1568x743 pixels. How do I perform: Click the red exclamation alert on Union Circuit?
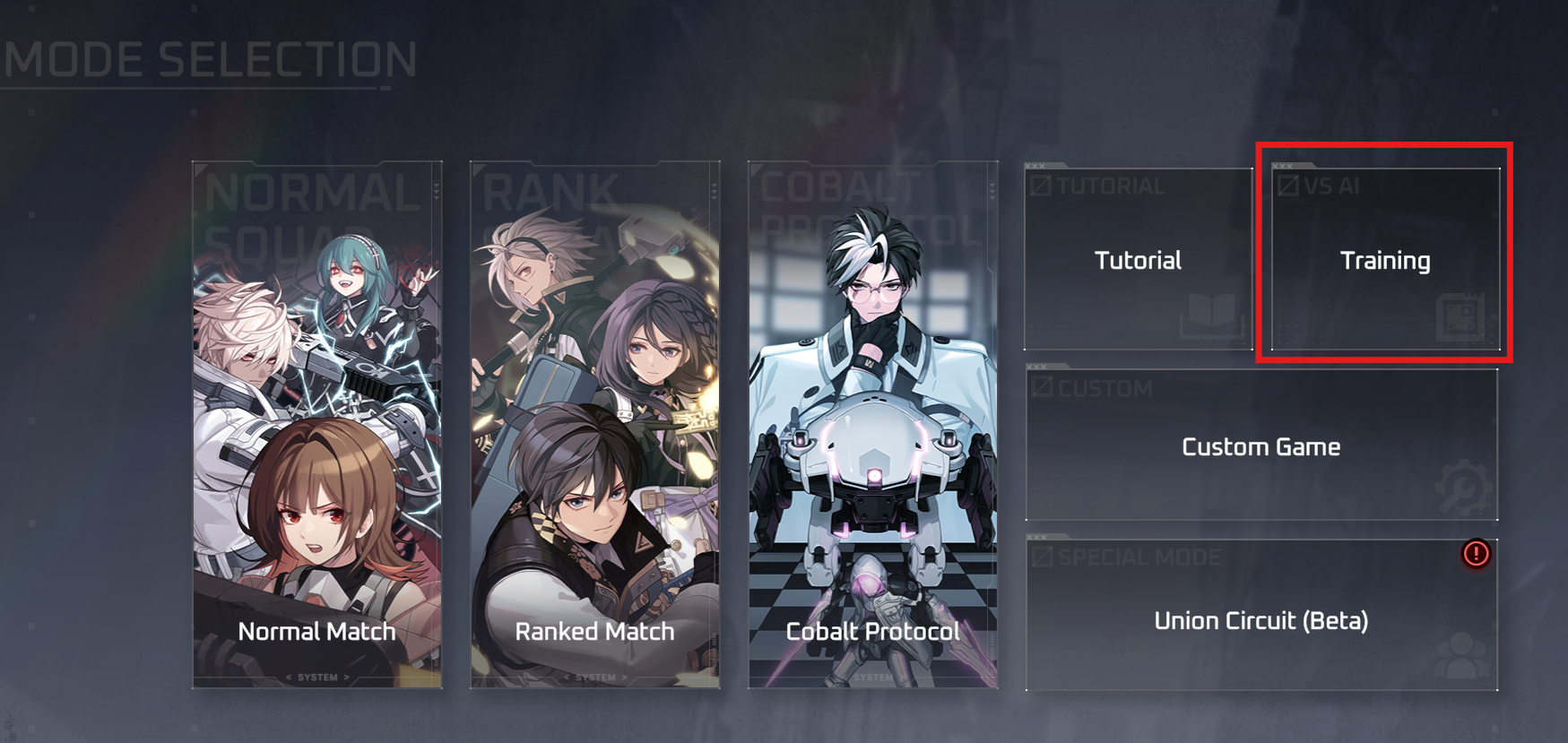tap(1475, 555)
